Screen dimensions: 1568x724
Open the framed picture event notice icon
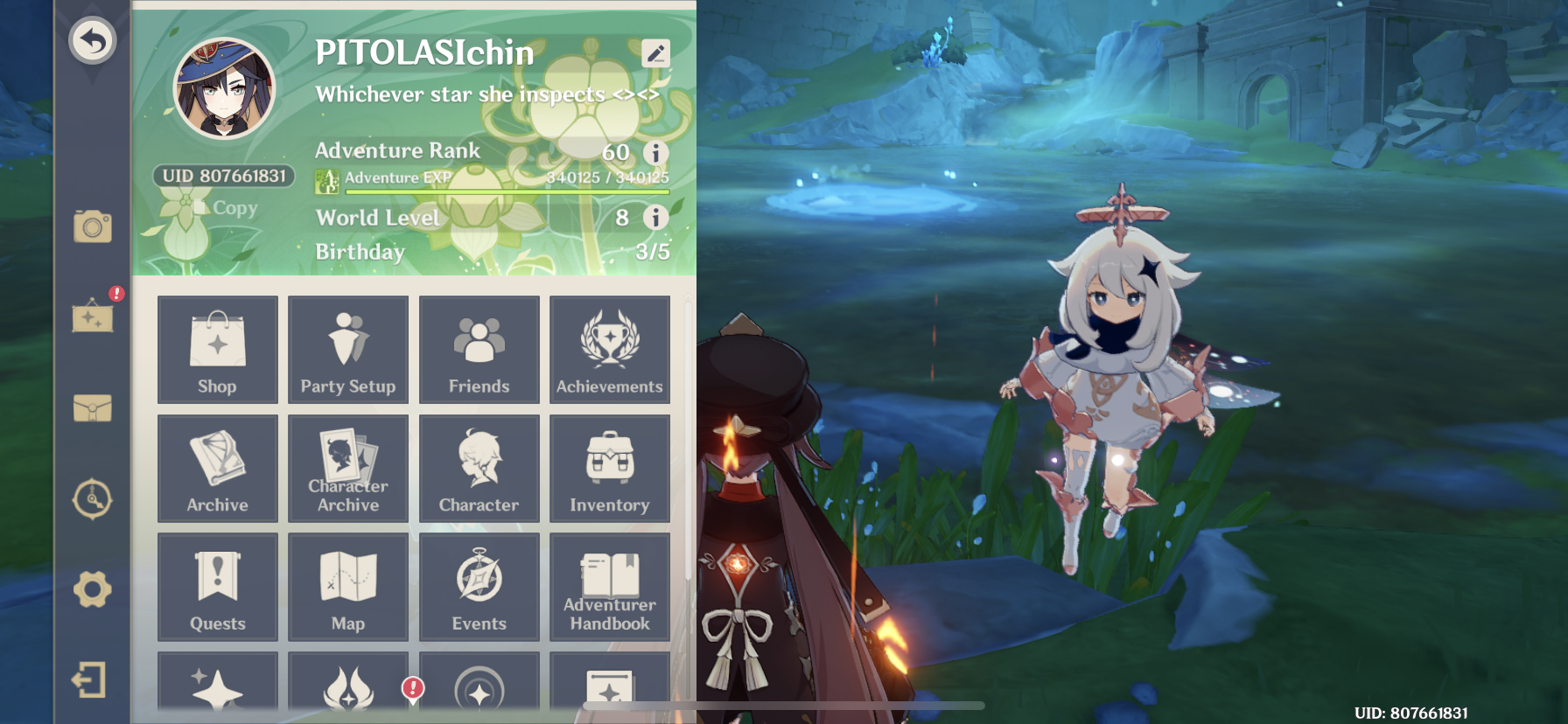click(x=94, y=319)
